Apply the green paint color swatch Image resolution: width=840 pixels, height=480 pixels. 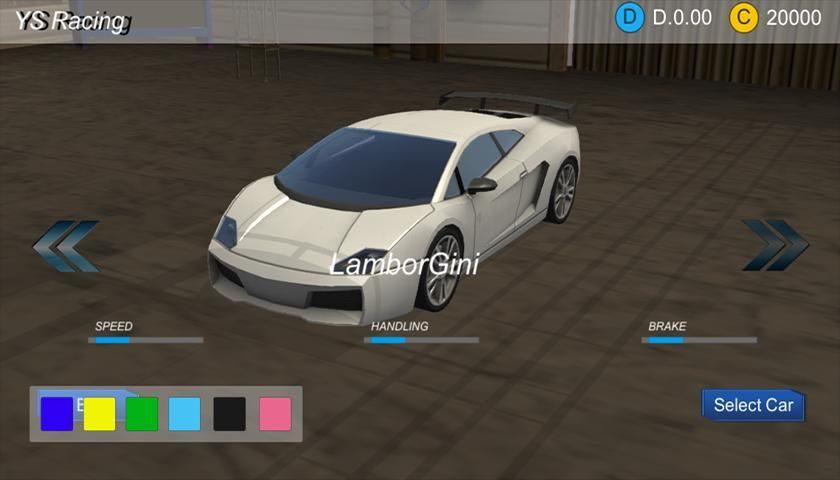pos(142,414)
